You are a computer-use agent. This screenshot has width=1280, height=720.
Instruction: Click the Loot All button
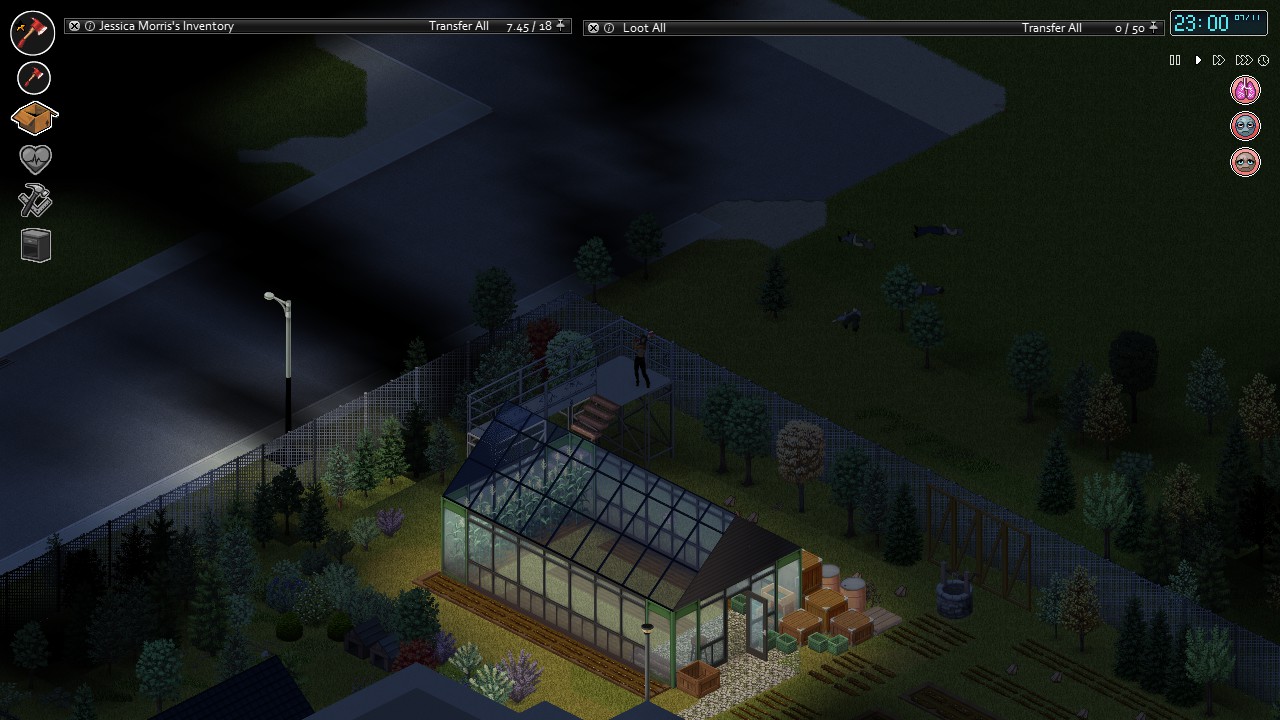point(644,28)
